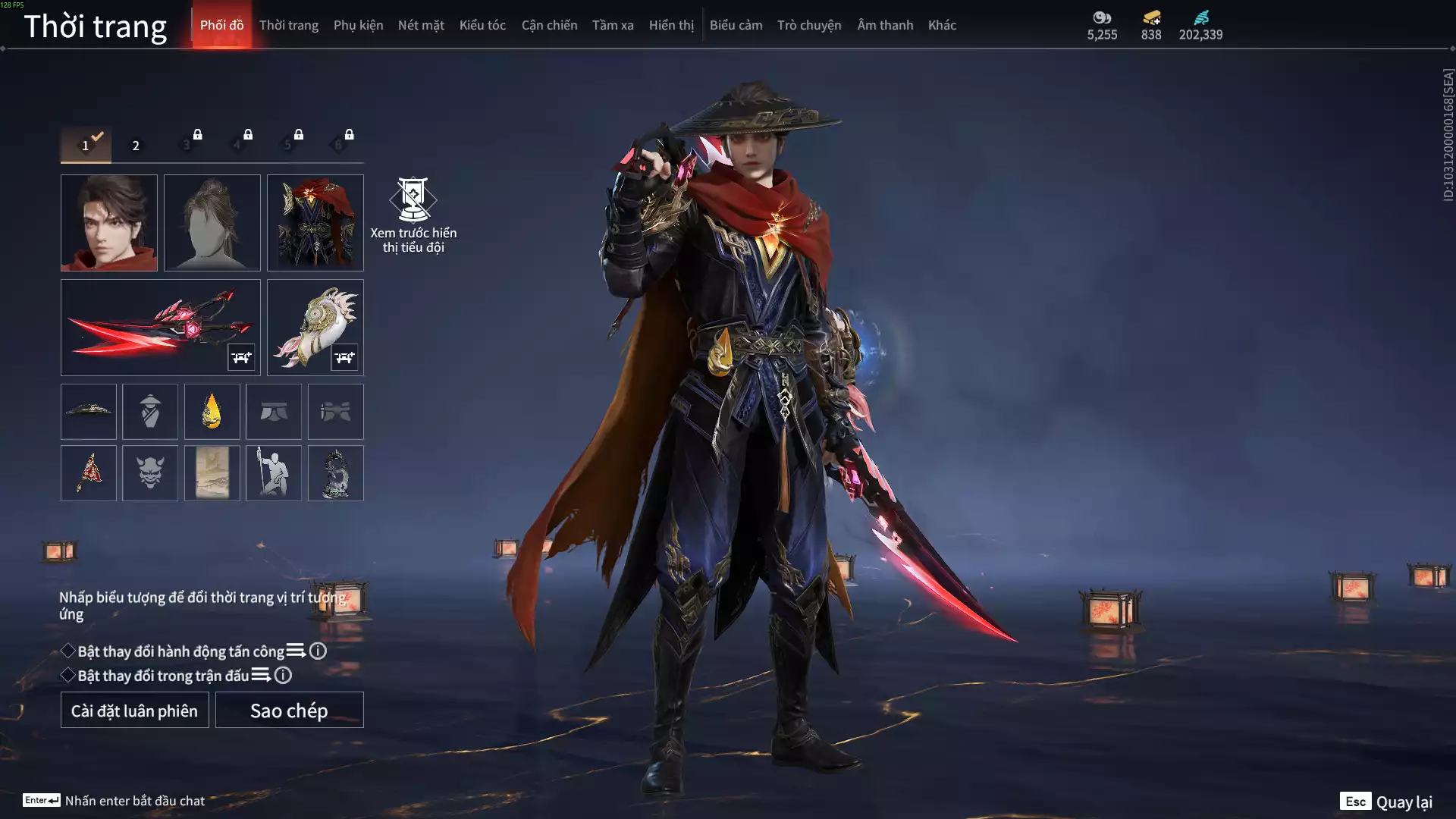Choose outfit preset number 2
The height and width of the screenshot is (819, 1456).
(136, 145)
